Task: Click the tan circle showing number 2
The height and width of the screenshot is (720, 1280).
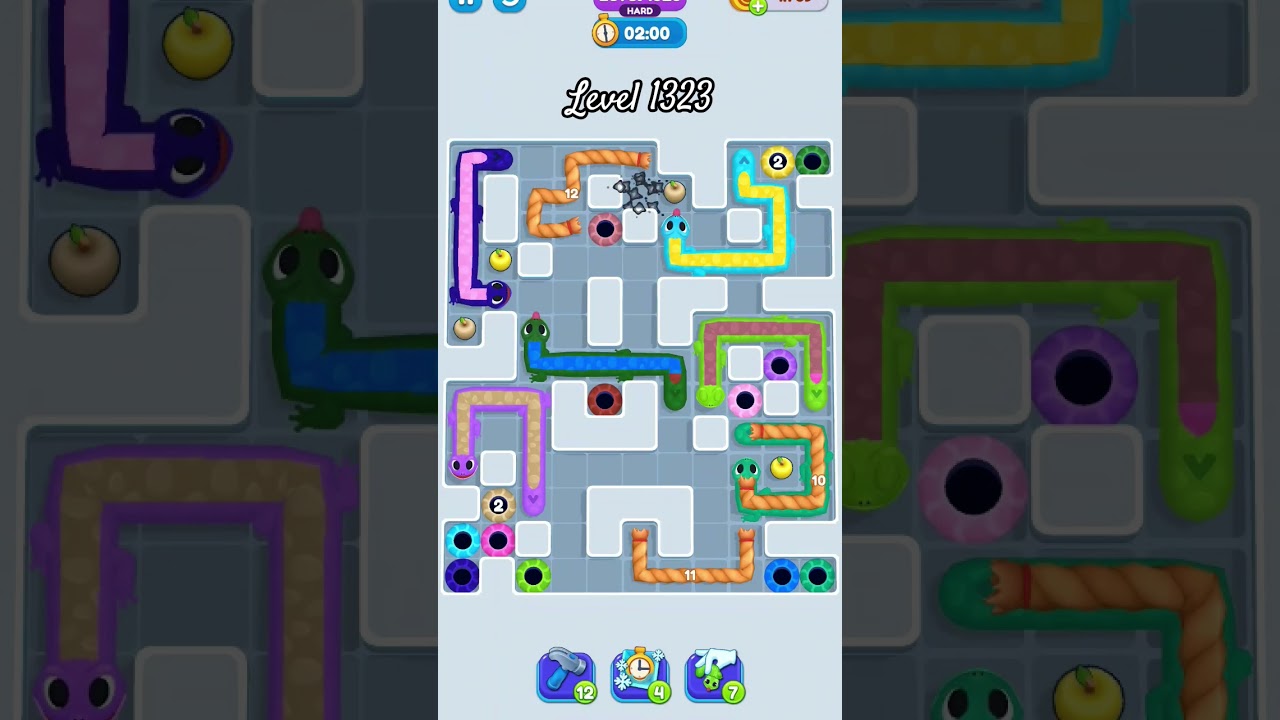Action: click(x=497, y=506)
